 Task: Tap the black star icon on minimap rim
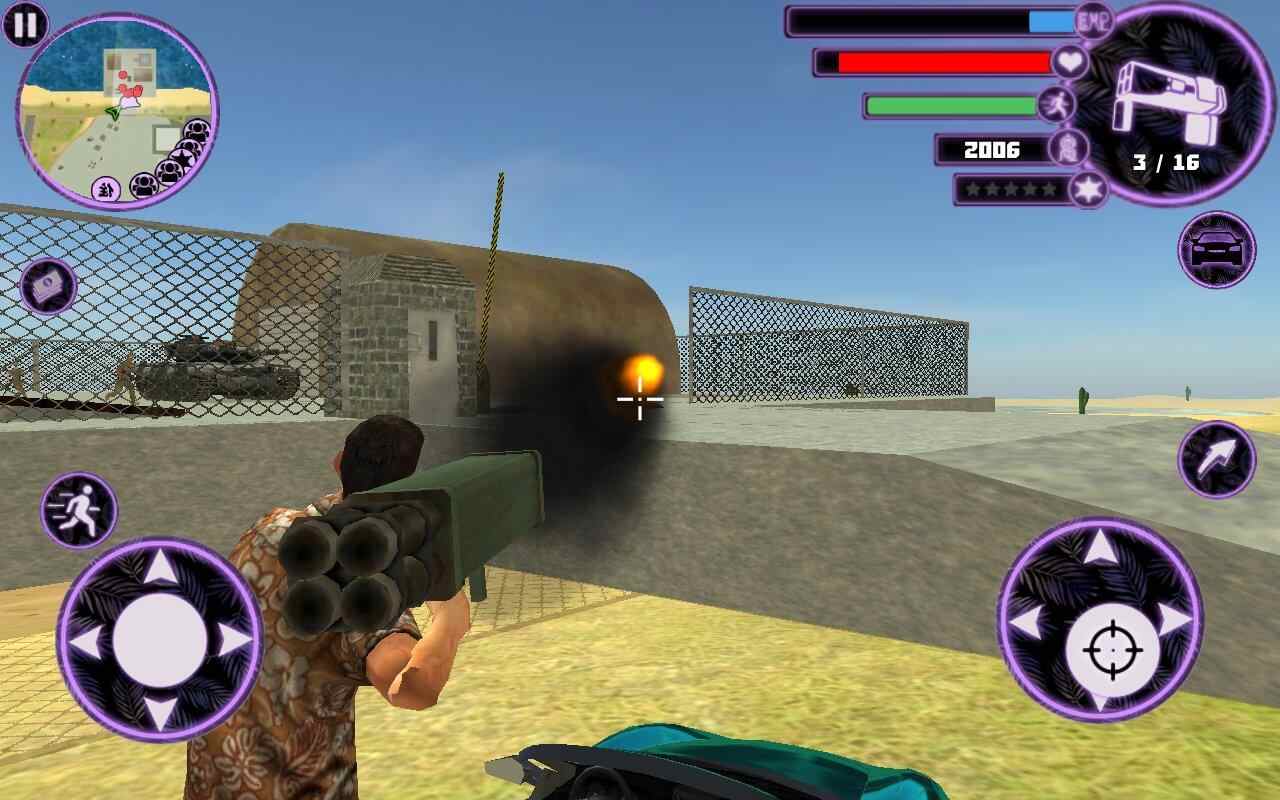pos(184,156)
